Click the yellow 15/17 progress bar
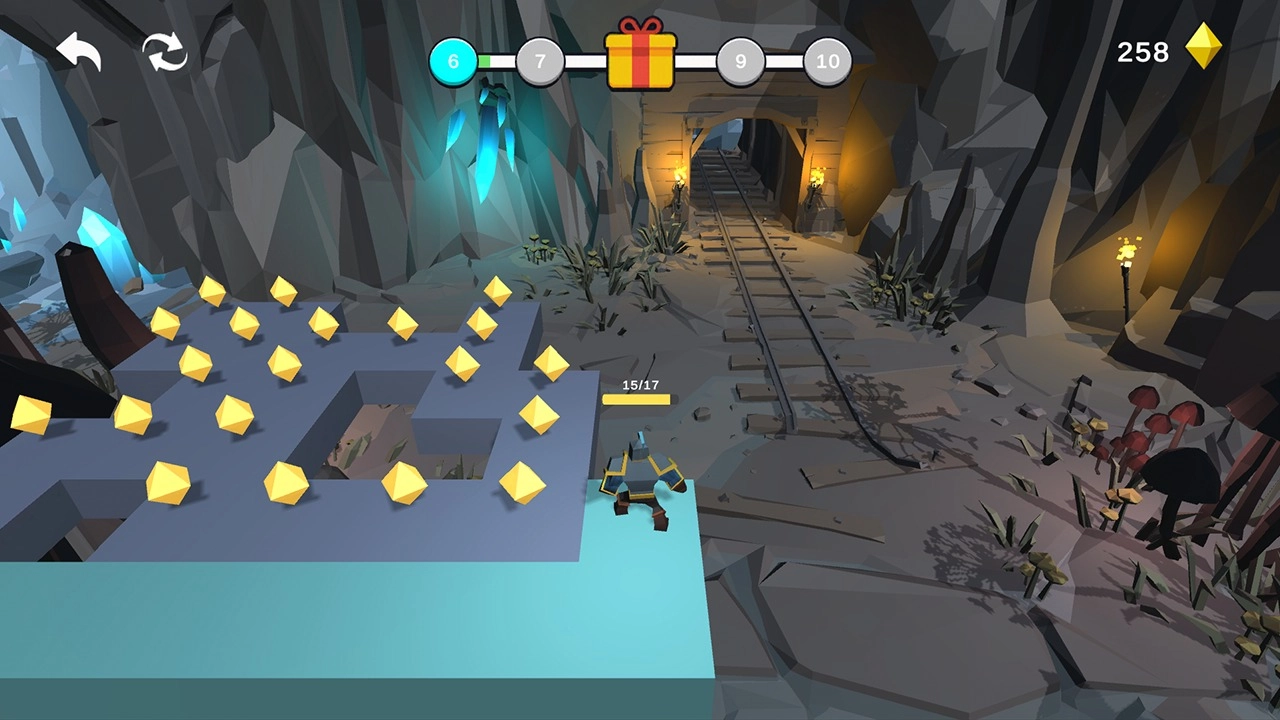This screenshot has width=1280, height=720. point(638,398)
